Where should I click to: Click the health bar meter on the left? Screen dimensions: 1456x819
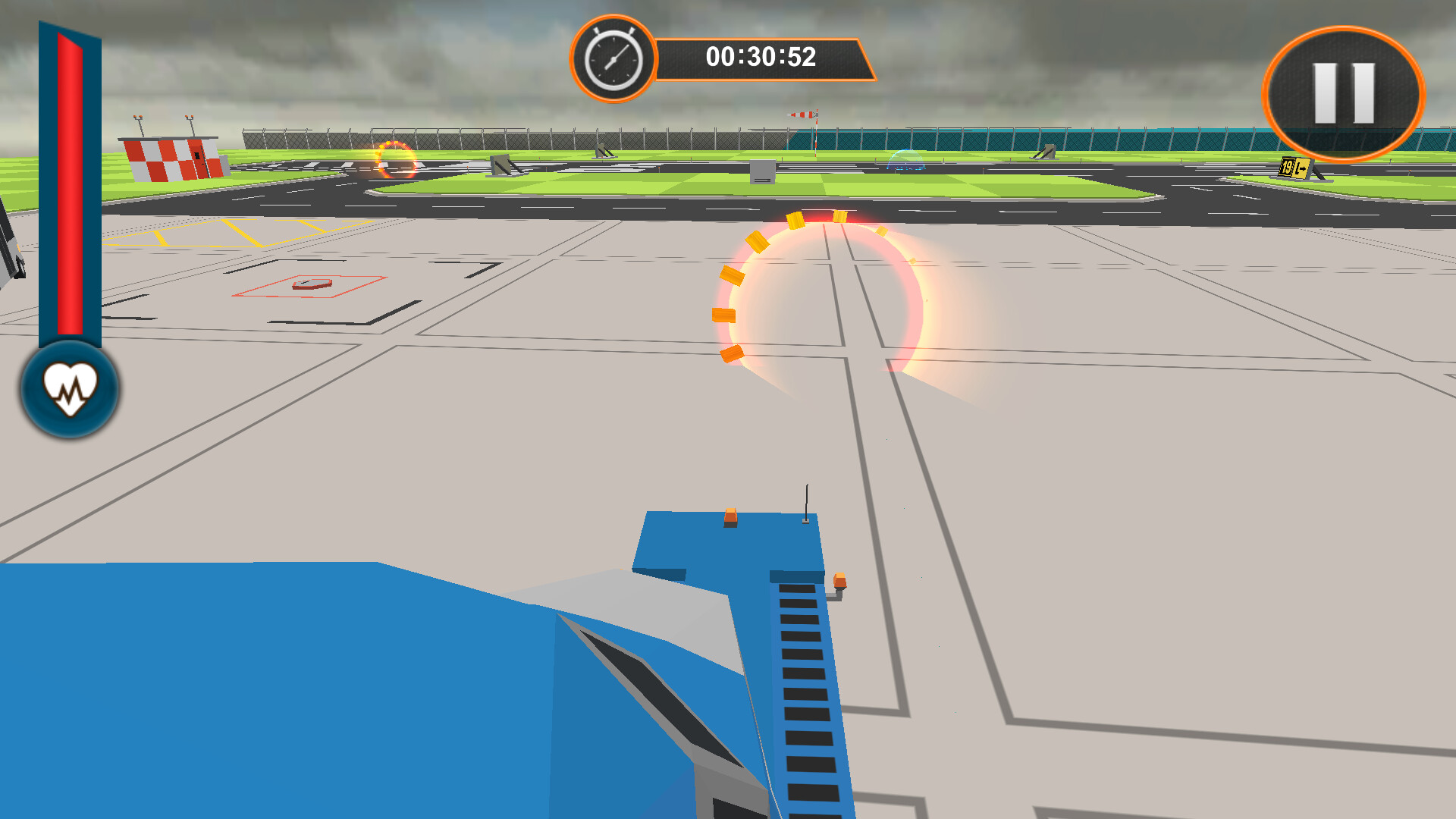pos(70,190)
